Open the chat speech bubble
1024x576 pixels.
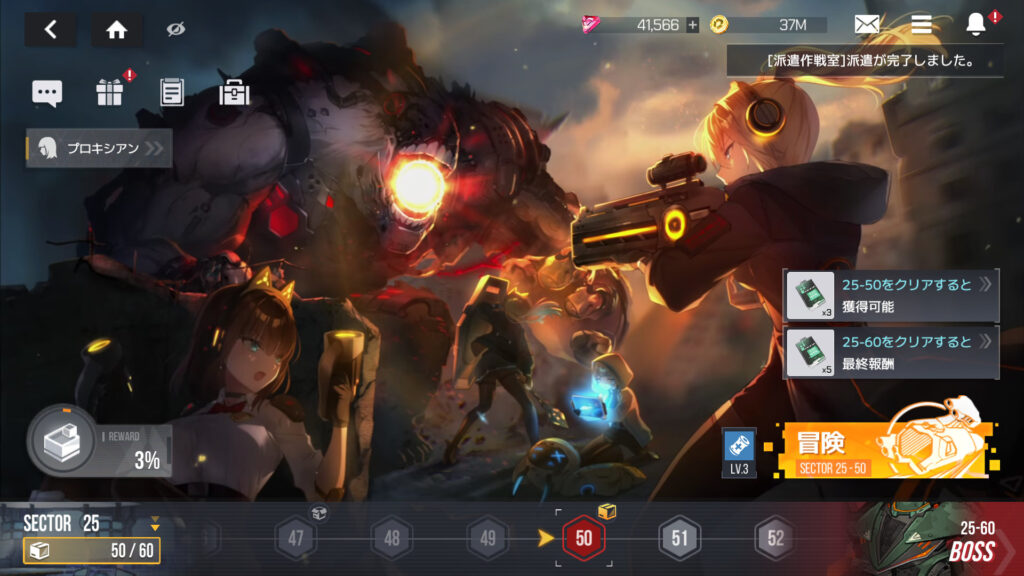[x=47, y=93]
